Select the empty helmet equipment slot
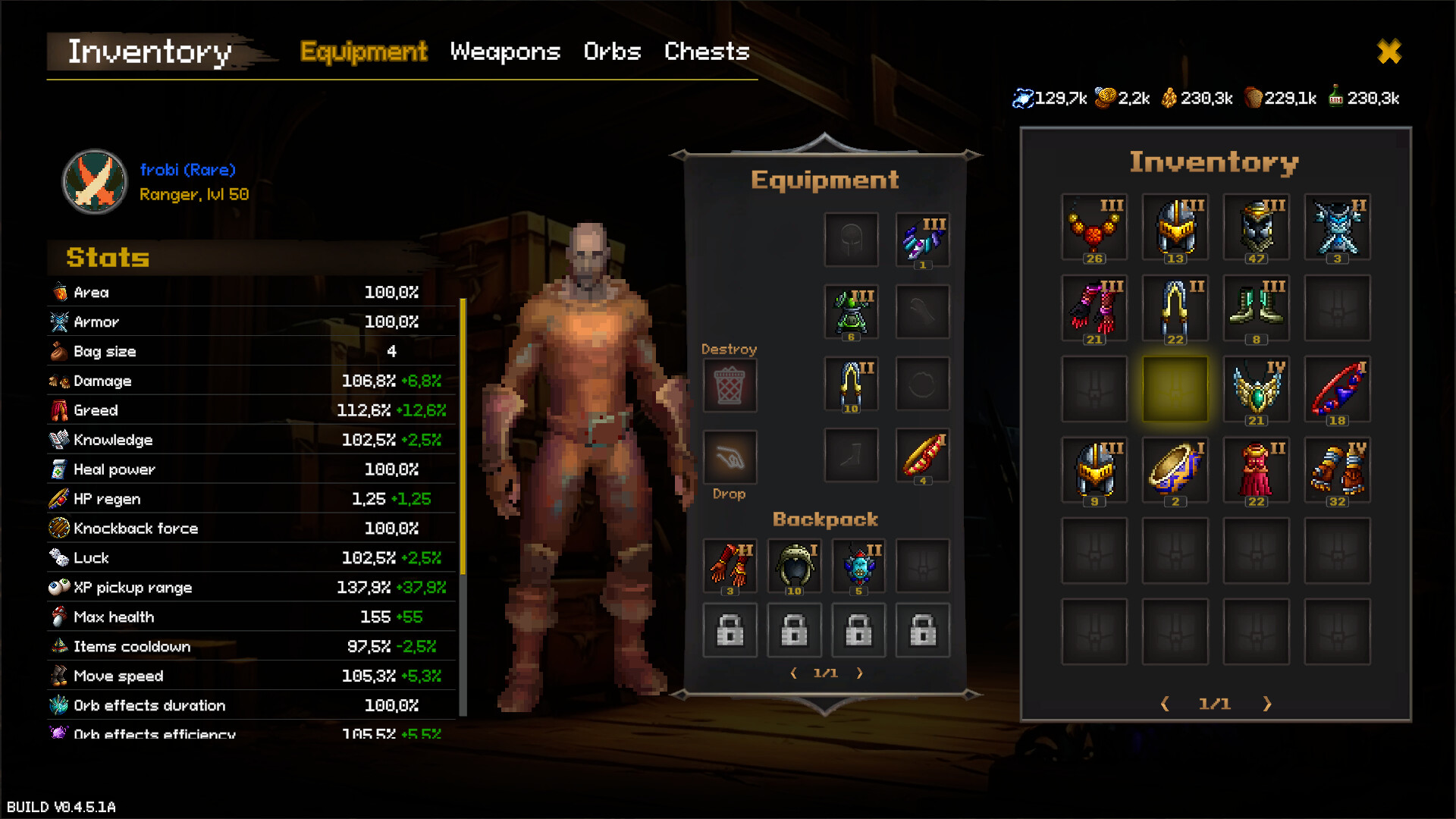Screen dimensions: 1456x819 pos(851,239)
